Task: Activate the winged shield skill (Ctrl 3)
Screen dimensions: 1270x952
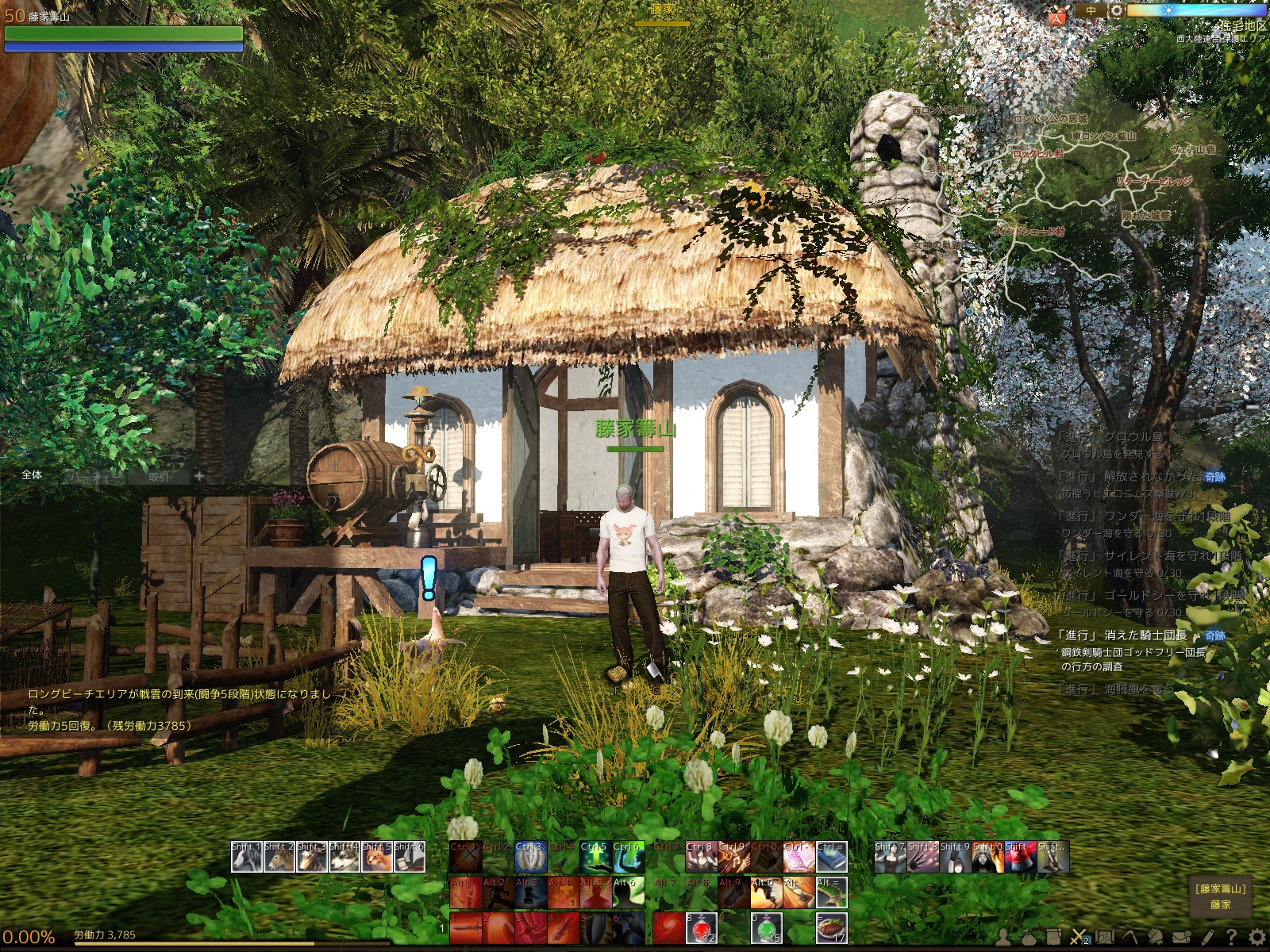Action: (530, 858)
